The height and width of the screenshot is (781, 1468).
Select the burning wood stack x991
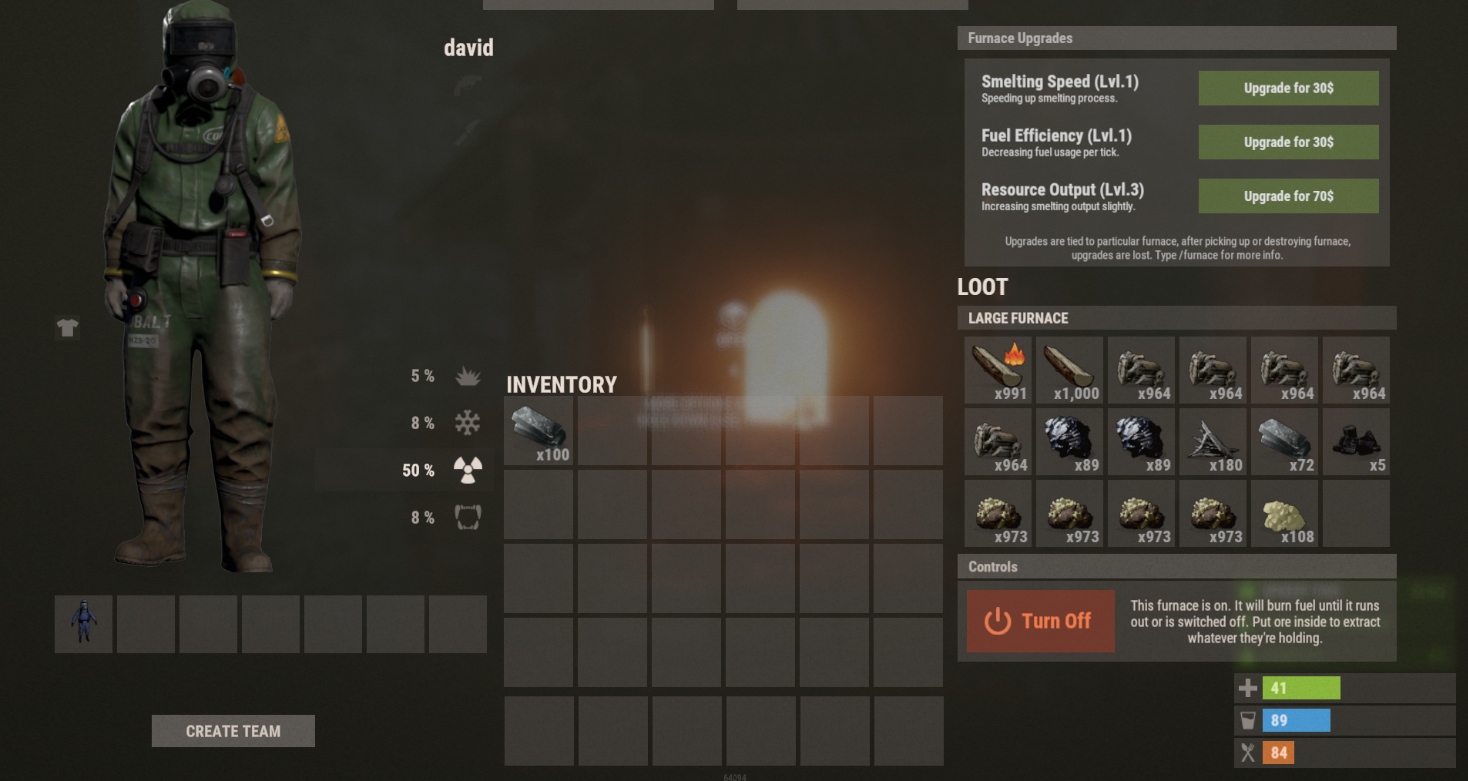point(998,370)
